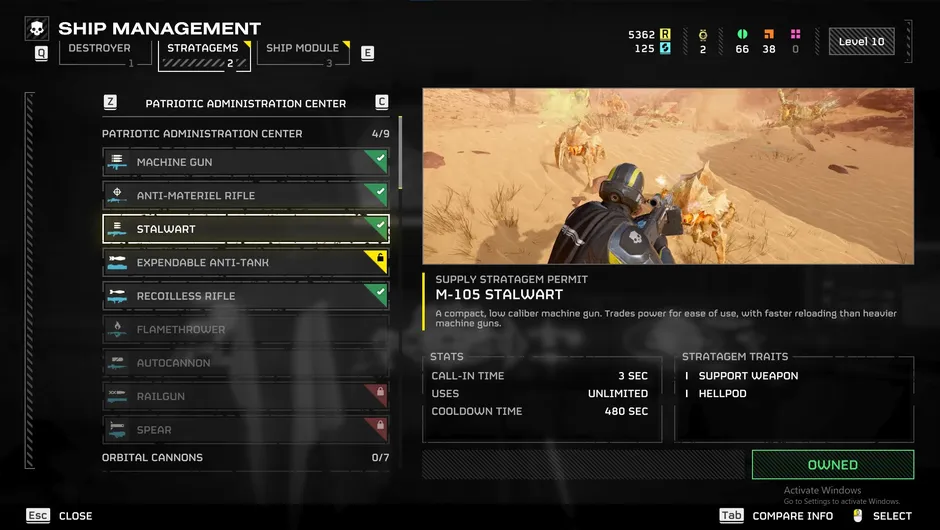Click the Stalwart preview image
The image size is (940, 530).
tap(667, 176)
